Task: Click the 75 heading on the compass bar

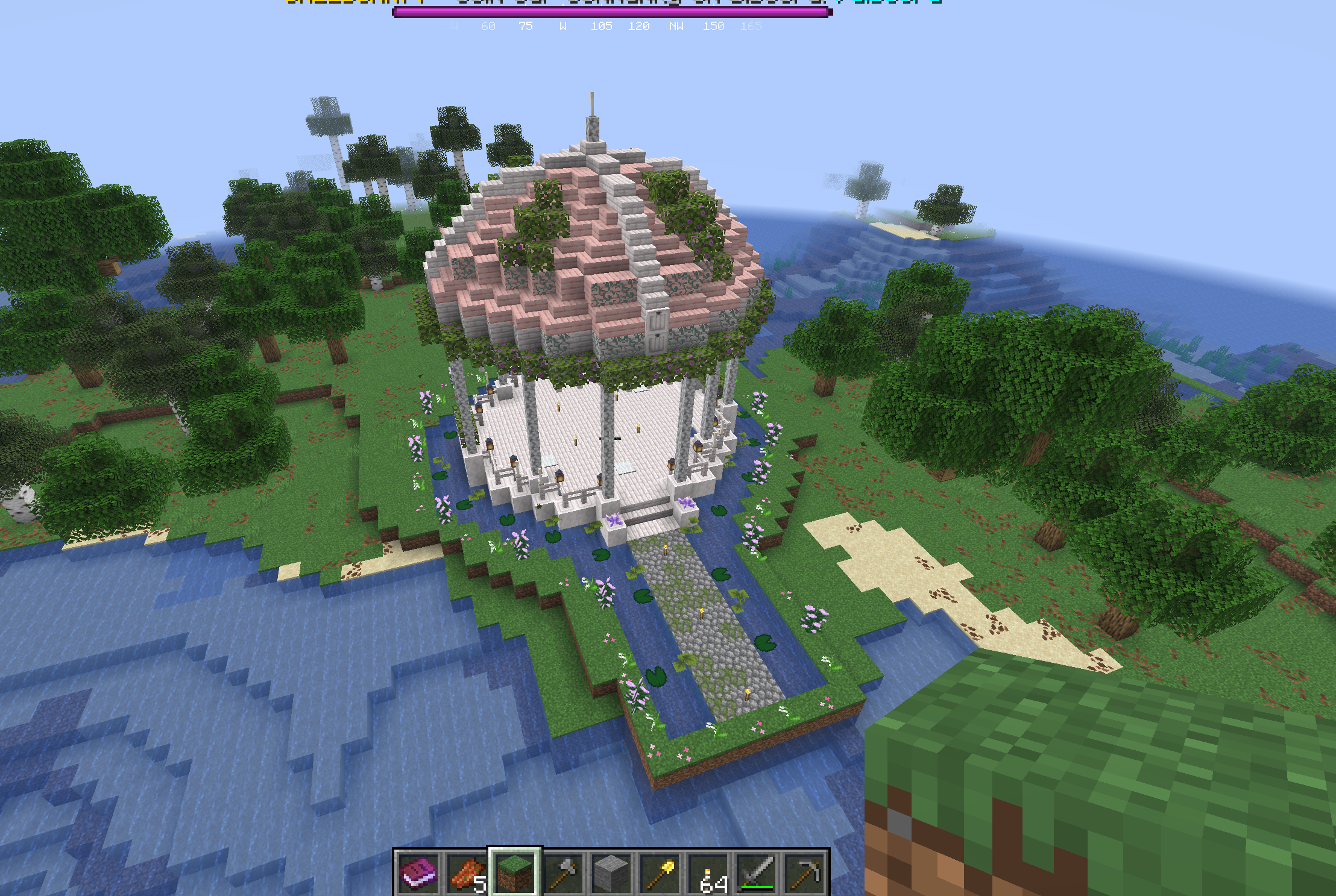Action: (526, 26)
